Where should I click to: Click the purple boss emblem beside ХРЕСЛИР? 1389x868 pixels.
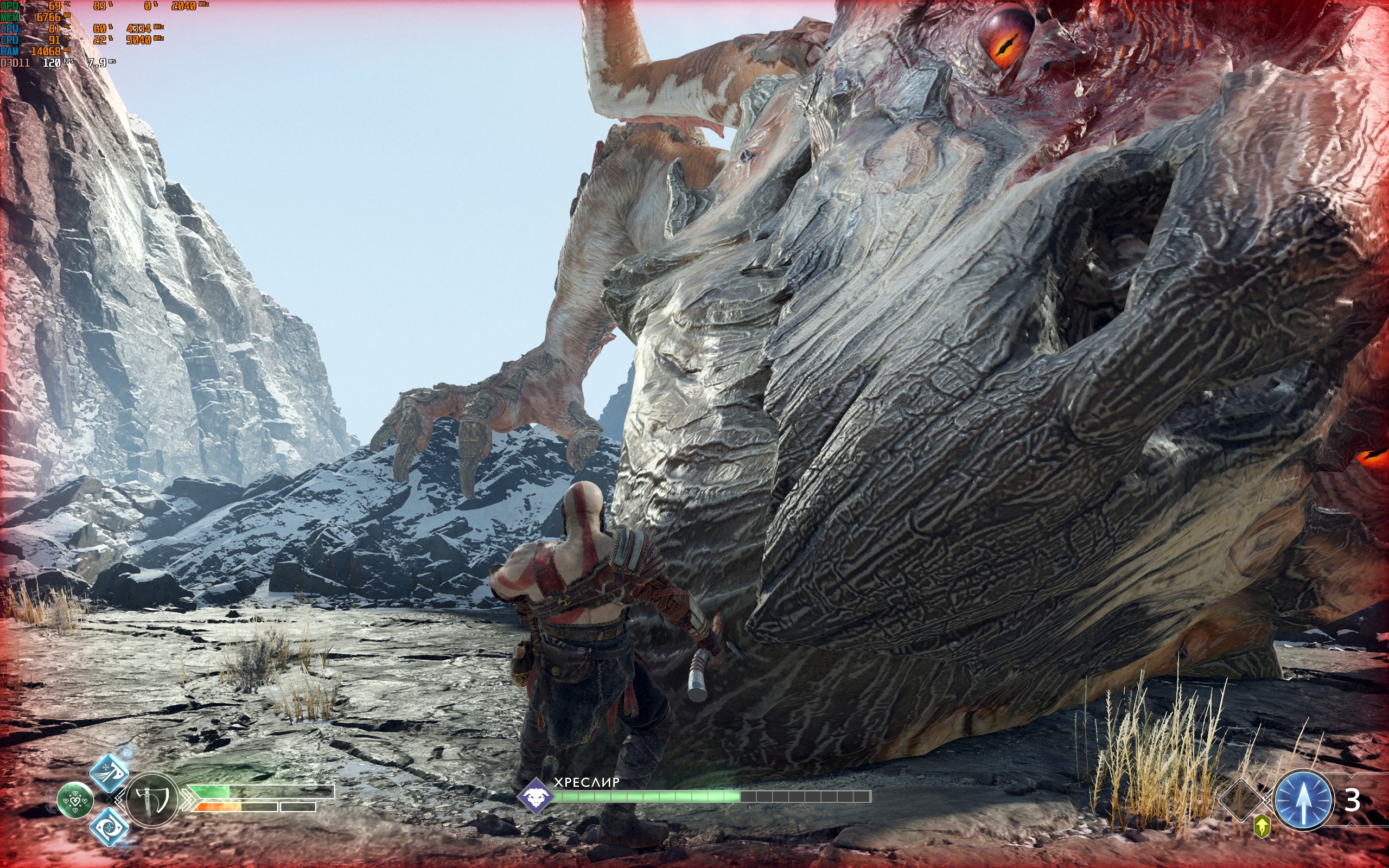(x=536, y=796)
